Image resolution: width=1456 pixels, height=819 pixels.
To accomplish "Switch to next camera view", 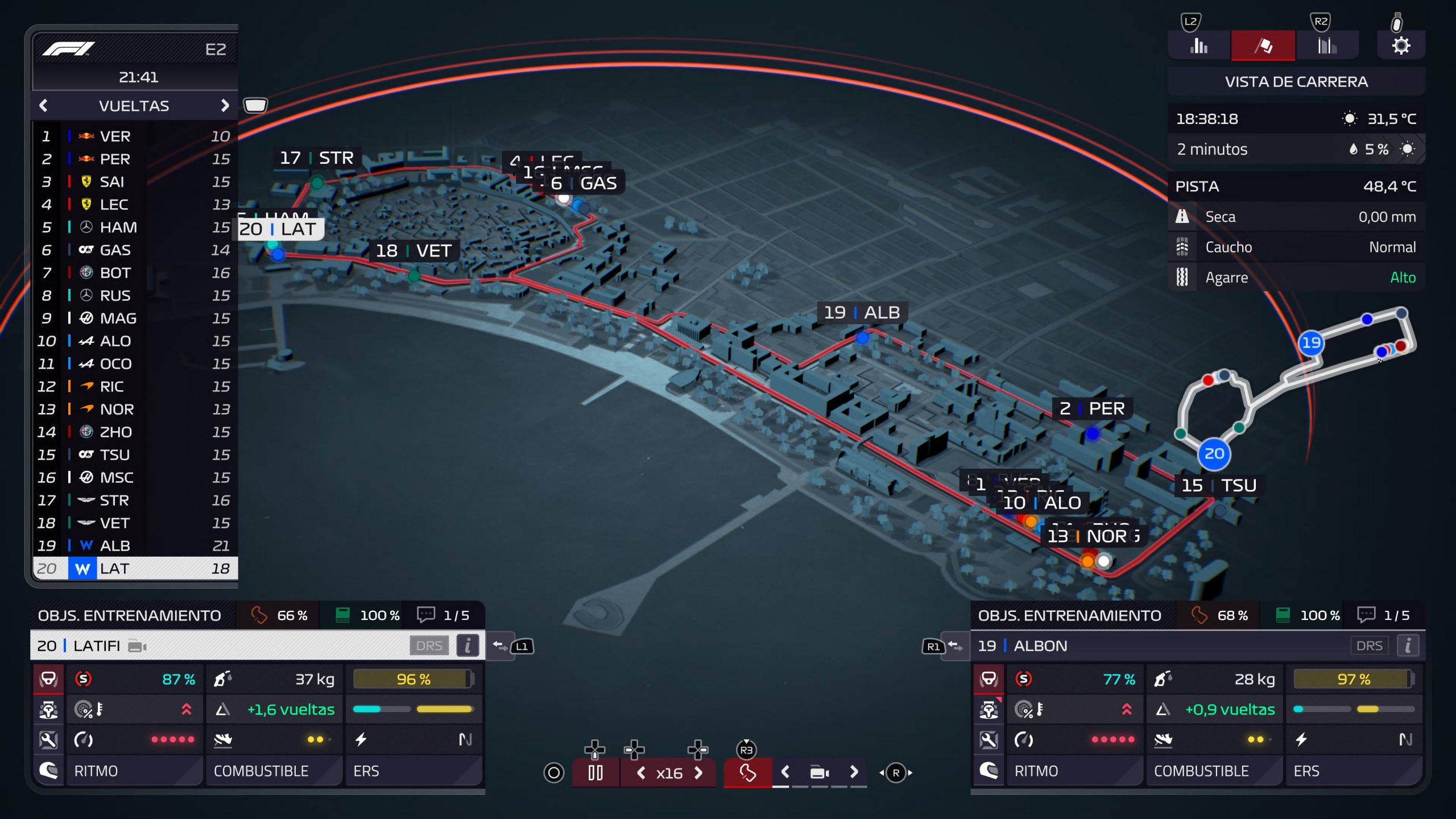I will [854, 772].
